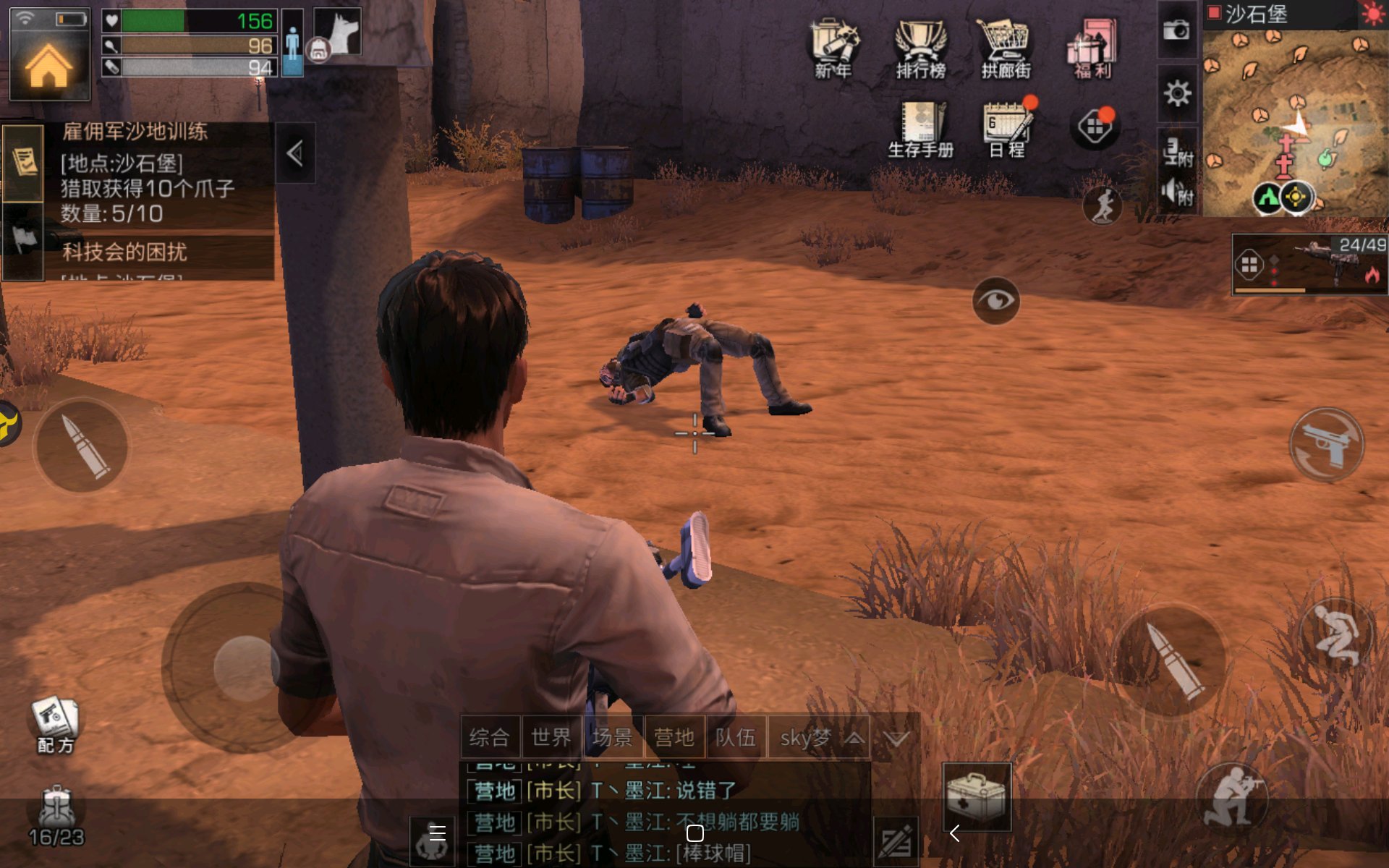This screenshot has width=1389, height=868.
Task: Open the 新年 event icon
Action: pyautogui.click(x=833, y=48)
